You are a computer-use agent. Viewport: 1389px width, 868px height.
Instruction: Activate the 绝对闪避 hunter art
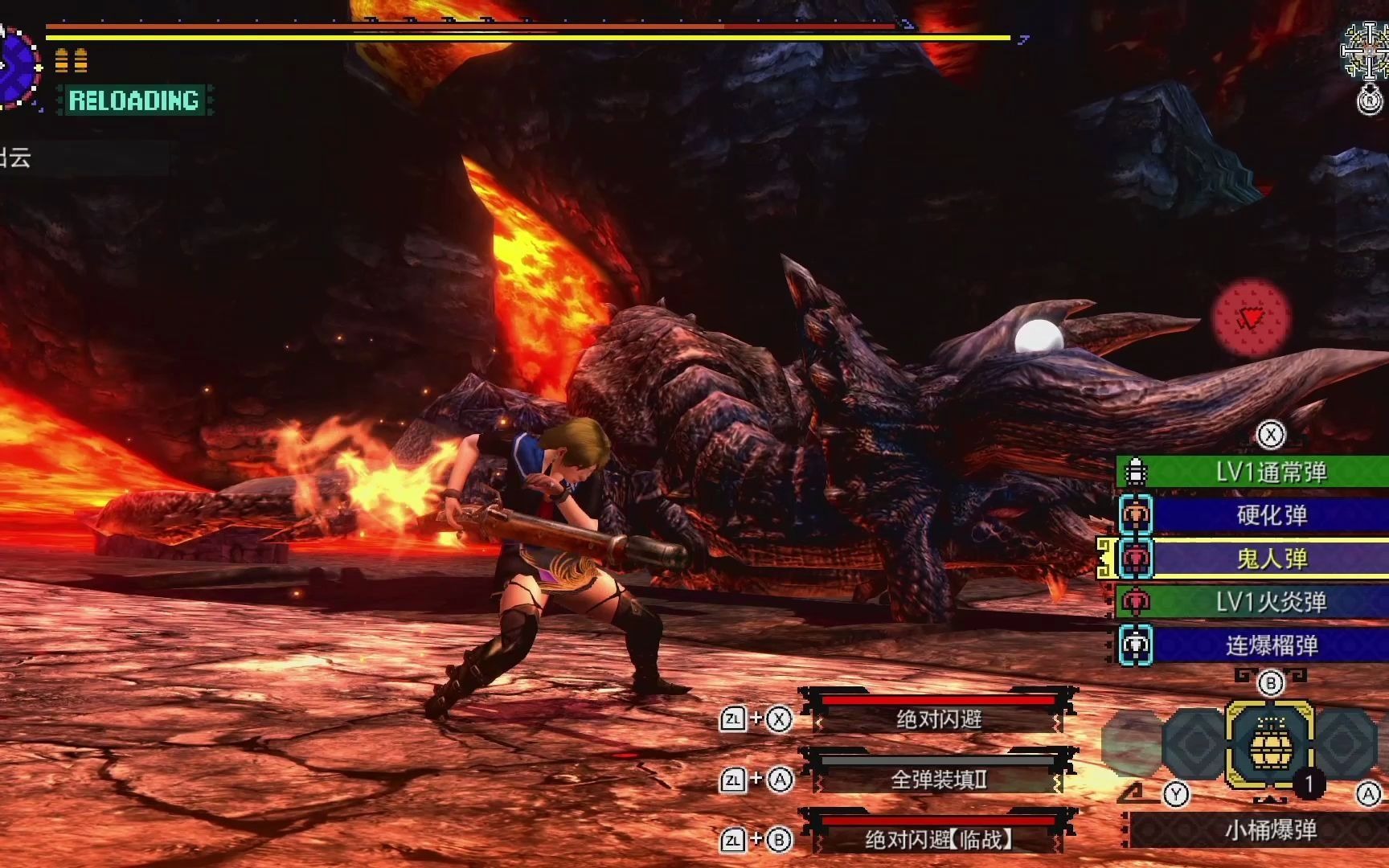[939, 719]
